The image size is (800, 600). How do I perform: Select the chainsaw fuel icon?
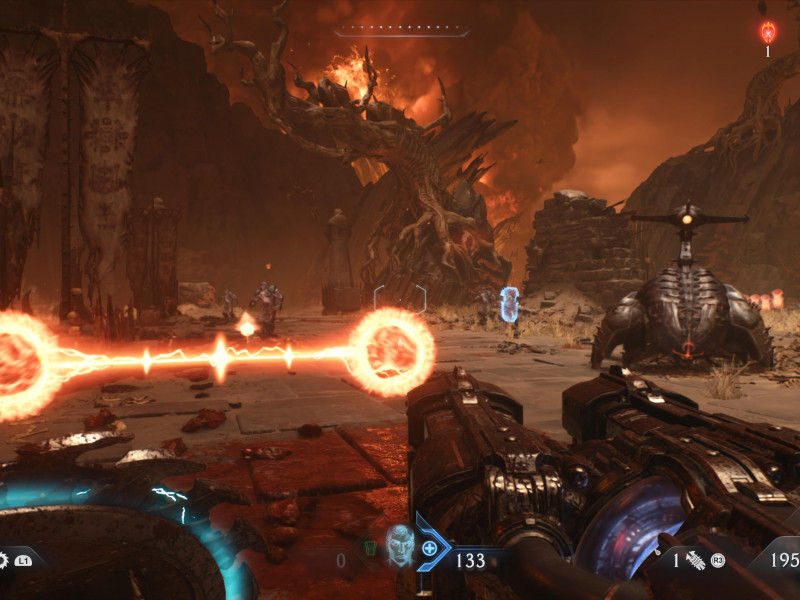tap(695, 561)
